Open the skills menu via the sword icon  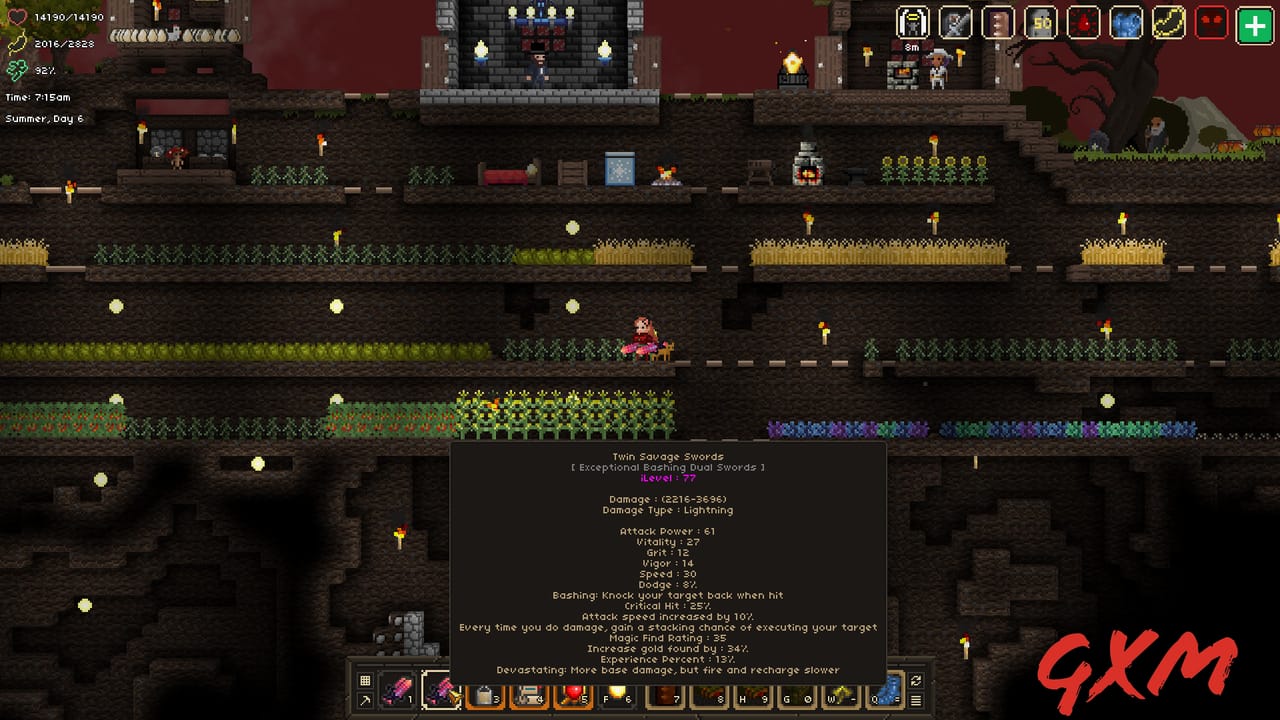click(x=956, y=22)
